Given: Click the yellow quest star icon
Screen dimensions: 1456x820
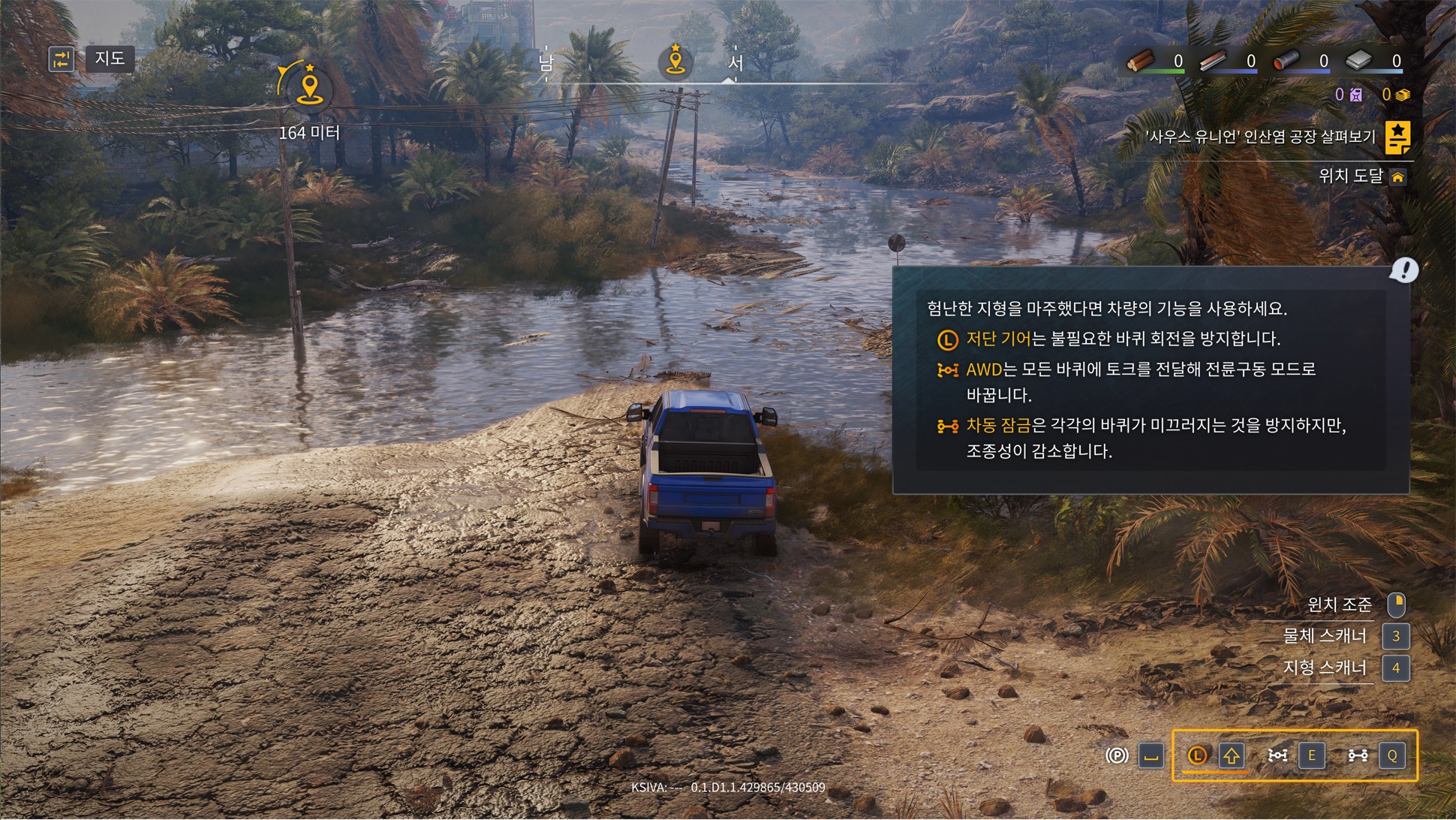Looking at the screenshot, I should tap(1397, 137).
